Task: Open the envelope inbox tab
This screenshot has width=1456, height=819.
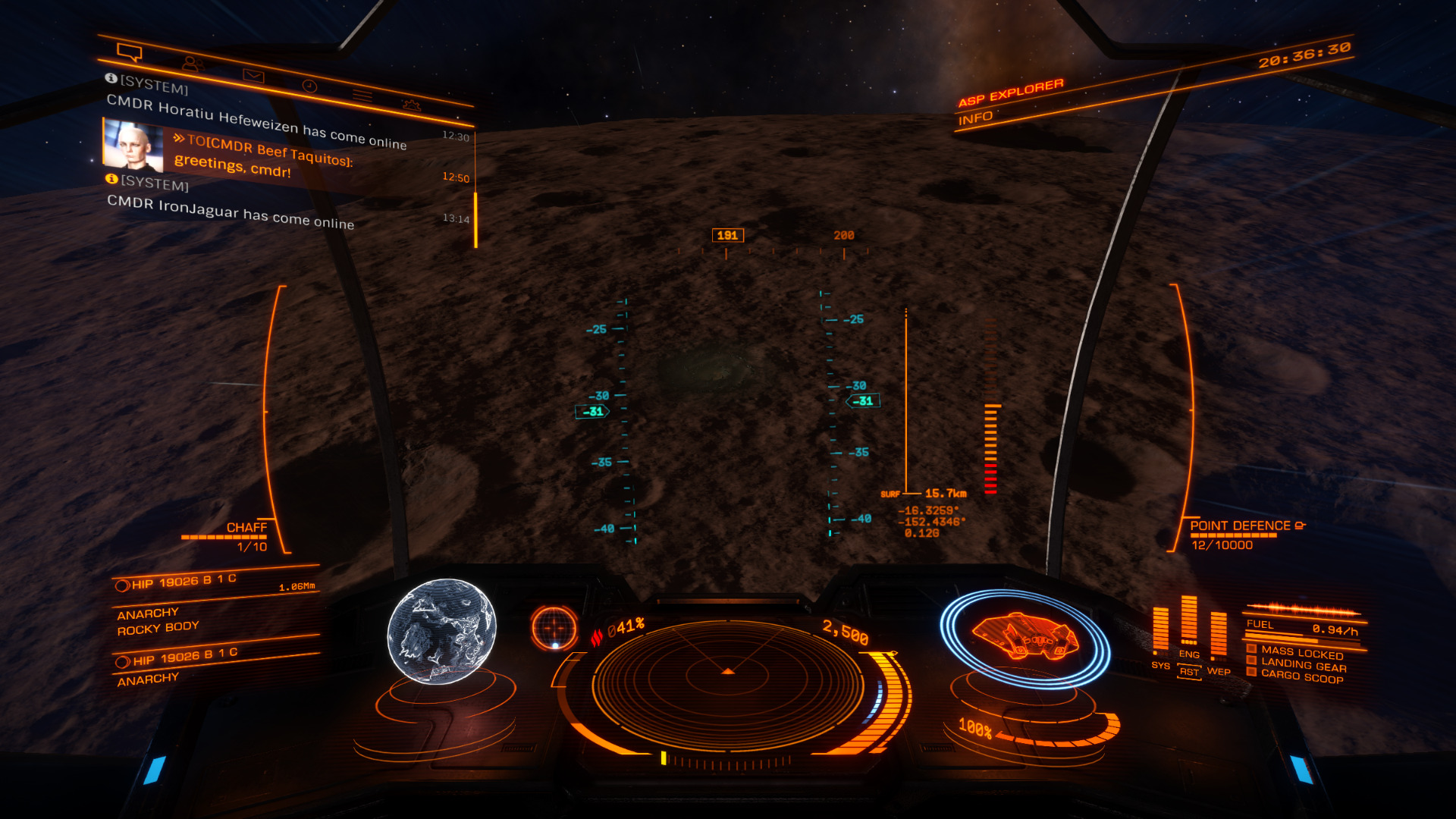Action: (253, 76)
